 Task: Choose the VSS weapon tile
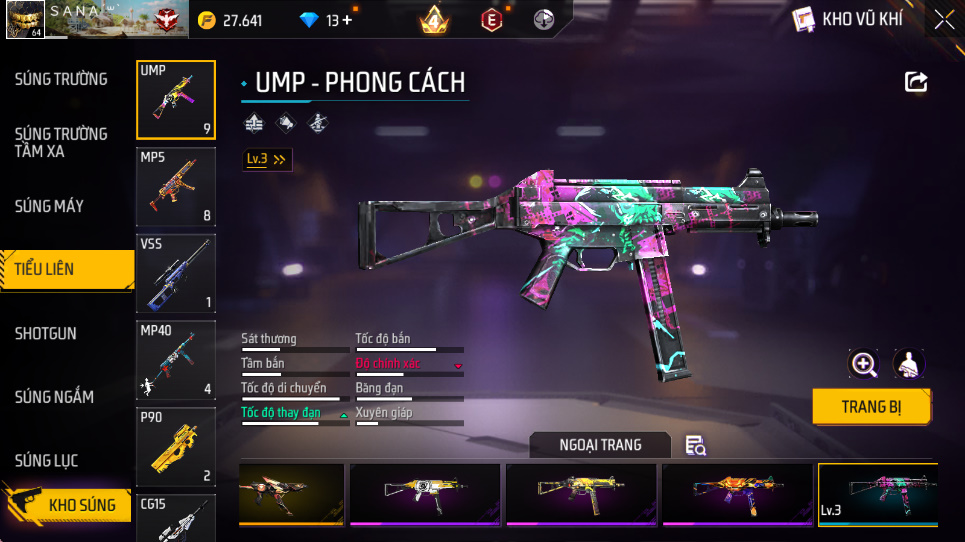tap(176, 273)
